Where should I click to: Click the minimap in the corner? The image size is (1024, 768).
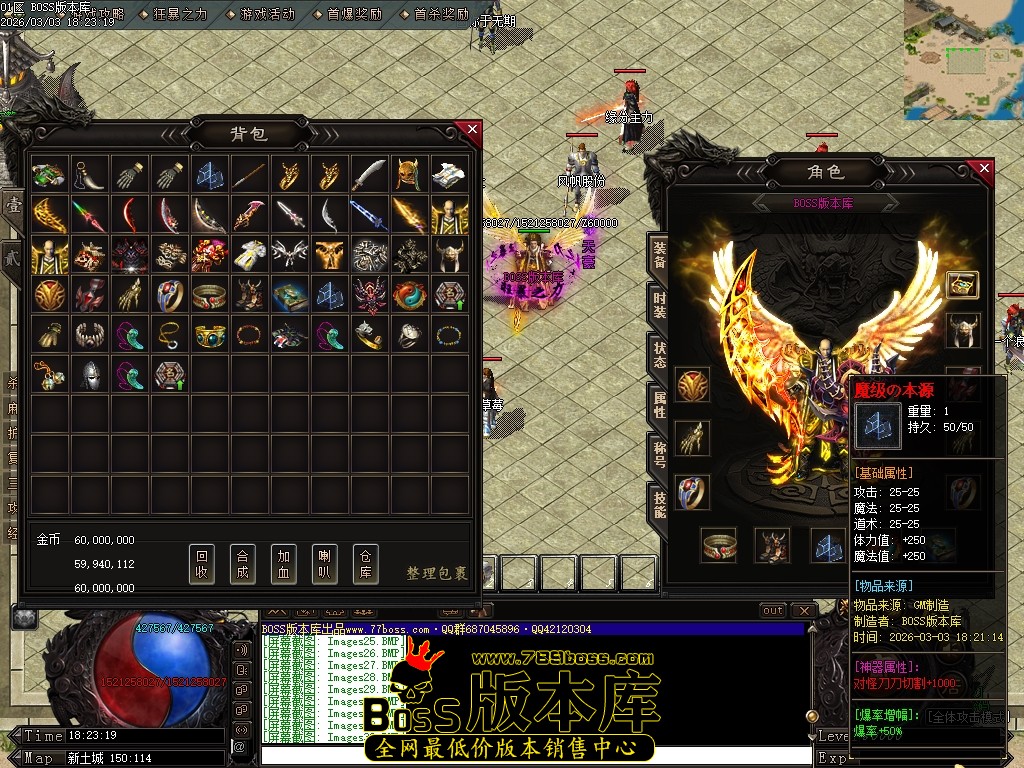tap(963, 59)
